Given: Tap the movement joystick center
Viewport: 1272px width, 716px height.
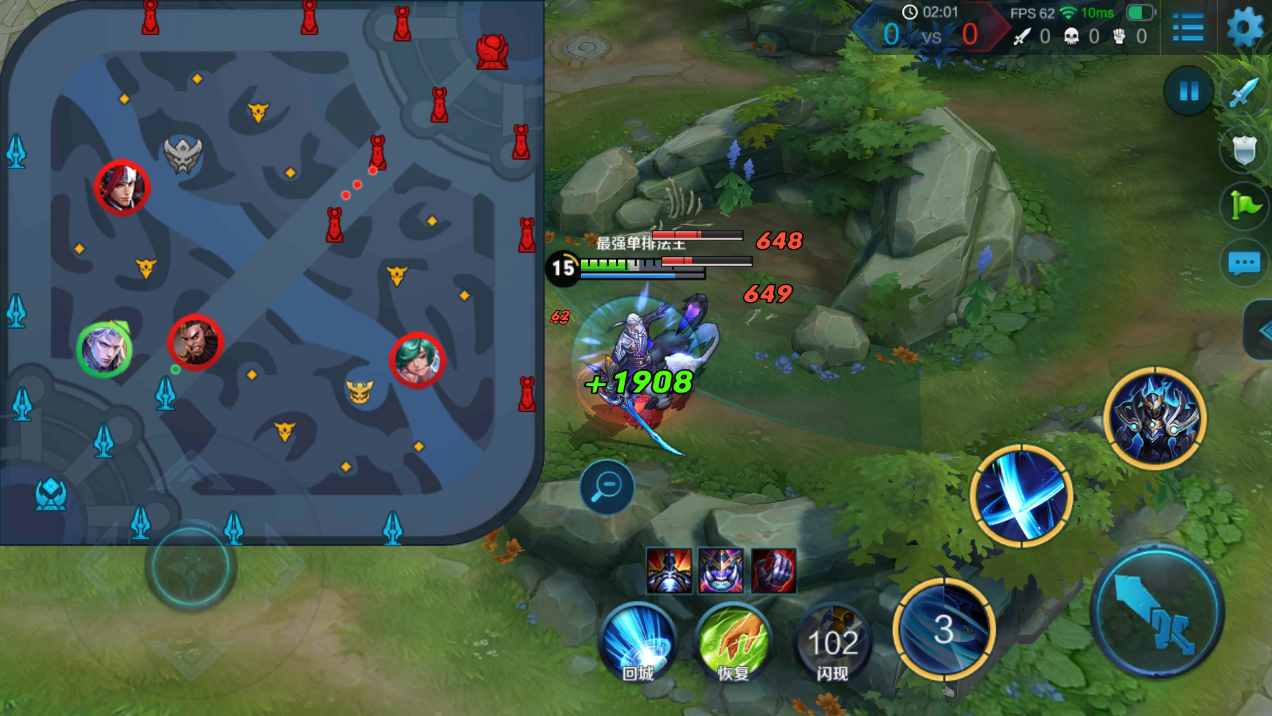Looking at the screenshot, I should click(190, 567).
